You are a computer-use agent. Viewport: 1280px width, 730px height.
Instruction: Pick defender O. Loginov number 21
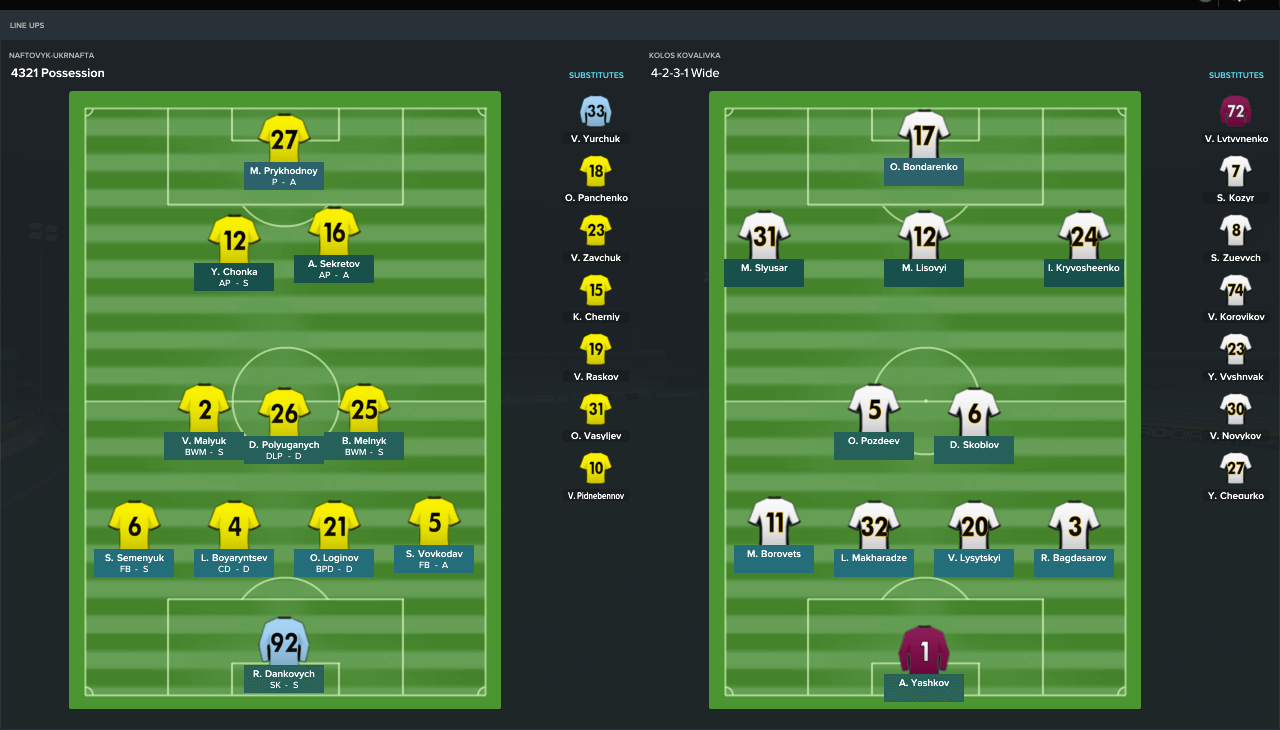(334, 525)
